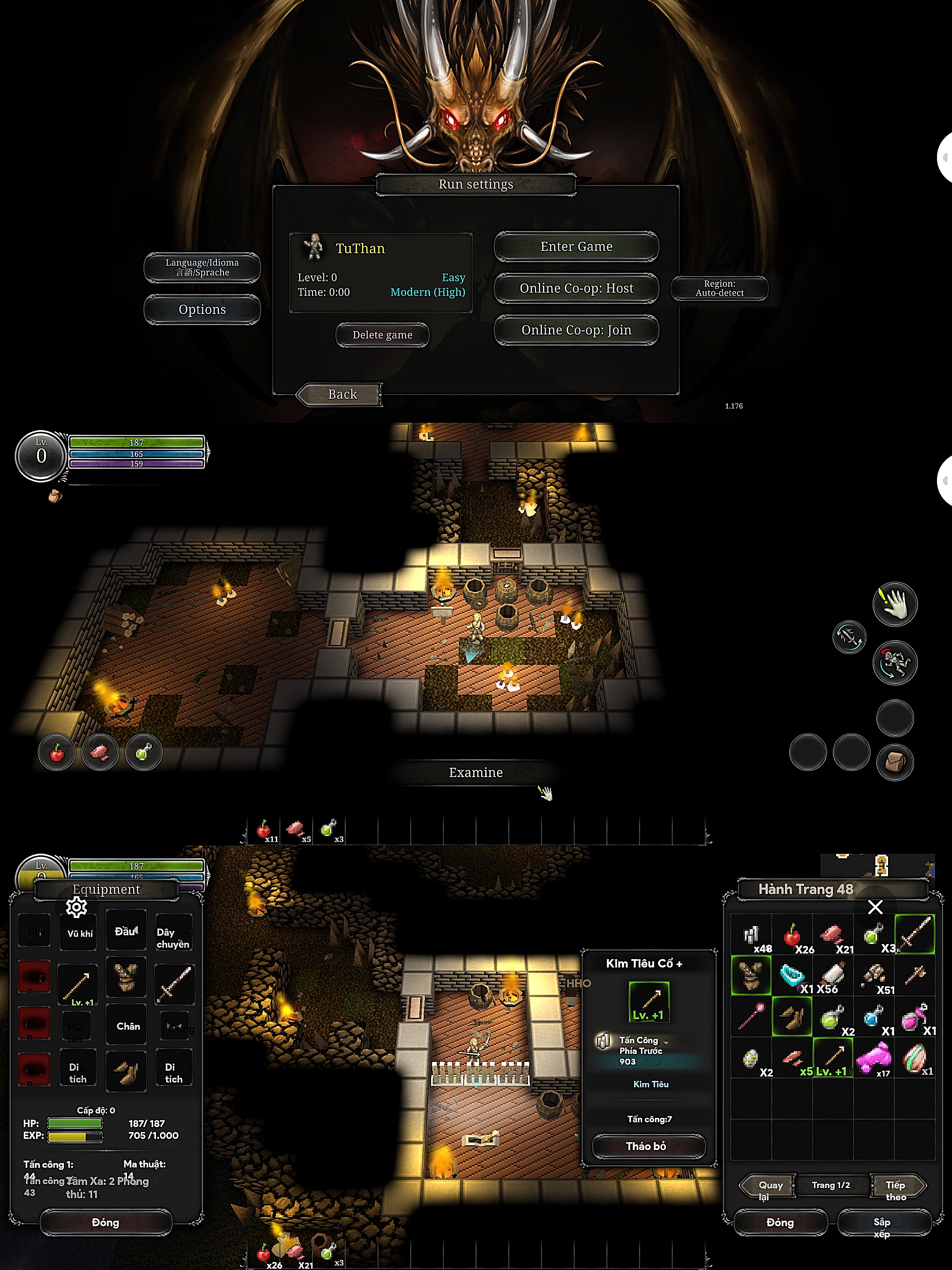The image size is (952, 1270).
Task: Click the Delete game button
Action: pos(382,335)
